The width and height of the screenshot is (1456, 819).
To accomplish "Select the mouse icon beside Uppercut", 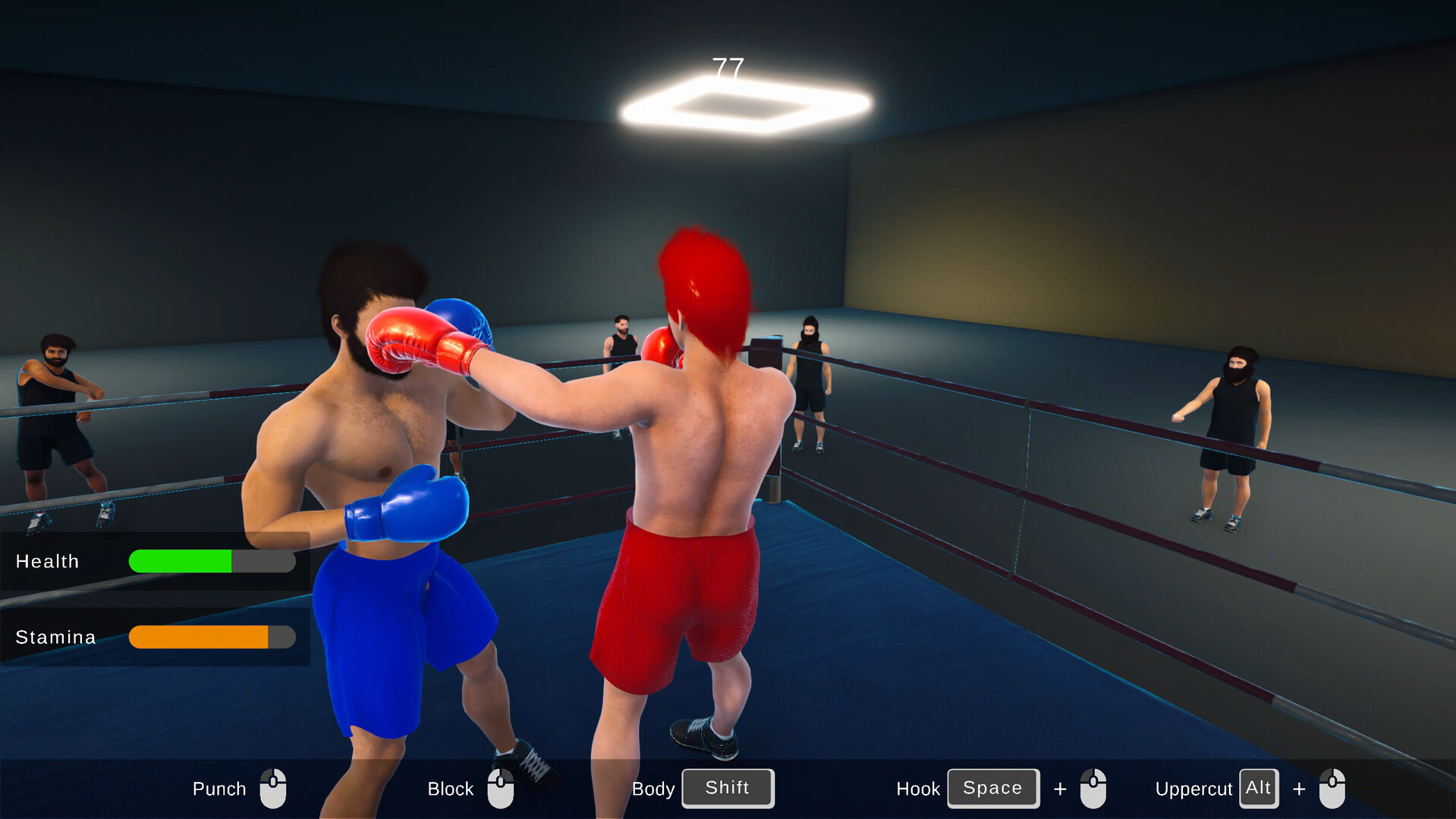I will click(1332, 788).
